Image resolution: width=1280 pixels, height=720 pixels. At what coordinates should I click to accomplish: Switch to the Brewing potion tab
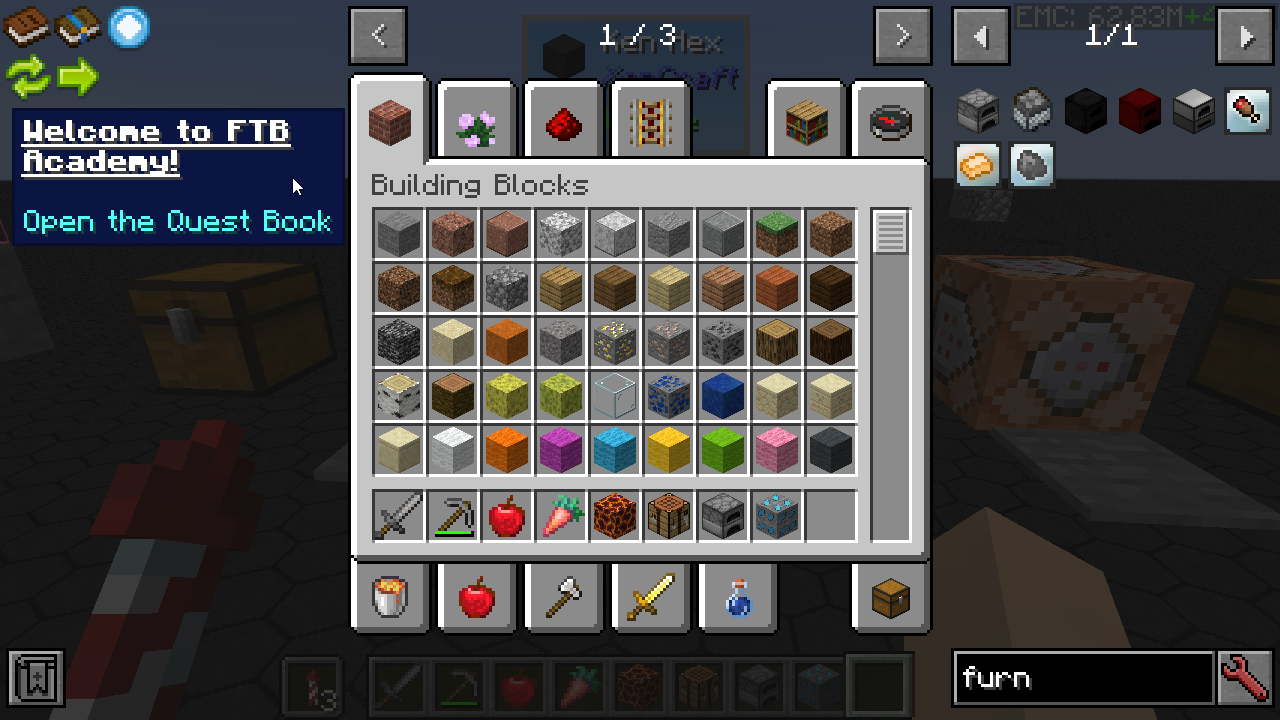736,598
